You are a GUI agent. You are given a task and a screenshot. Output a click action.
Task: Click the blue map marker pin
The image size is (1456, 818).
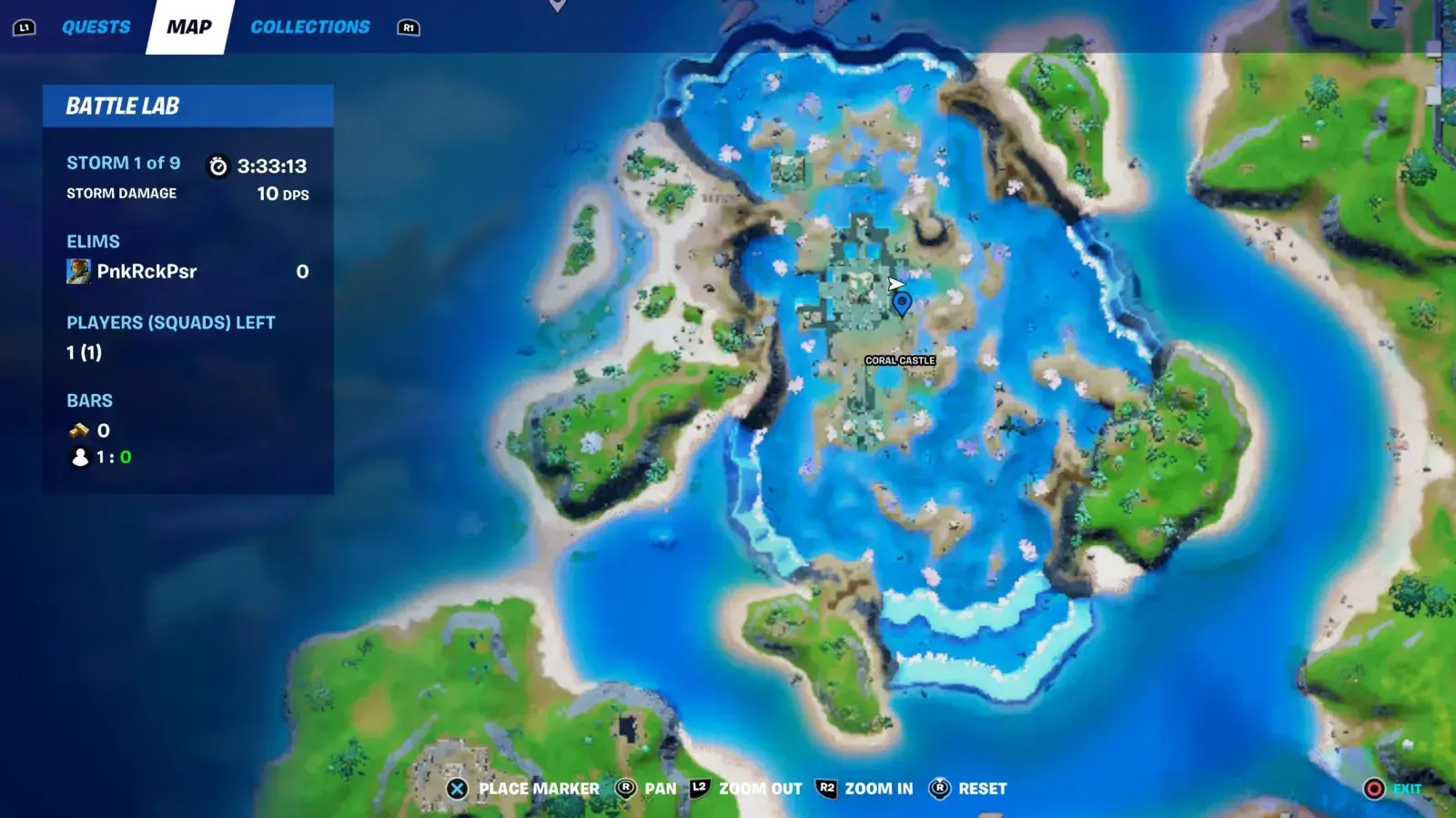[902, 303]
